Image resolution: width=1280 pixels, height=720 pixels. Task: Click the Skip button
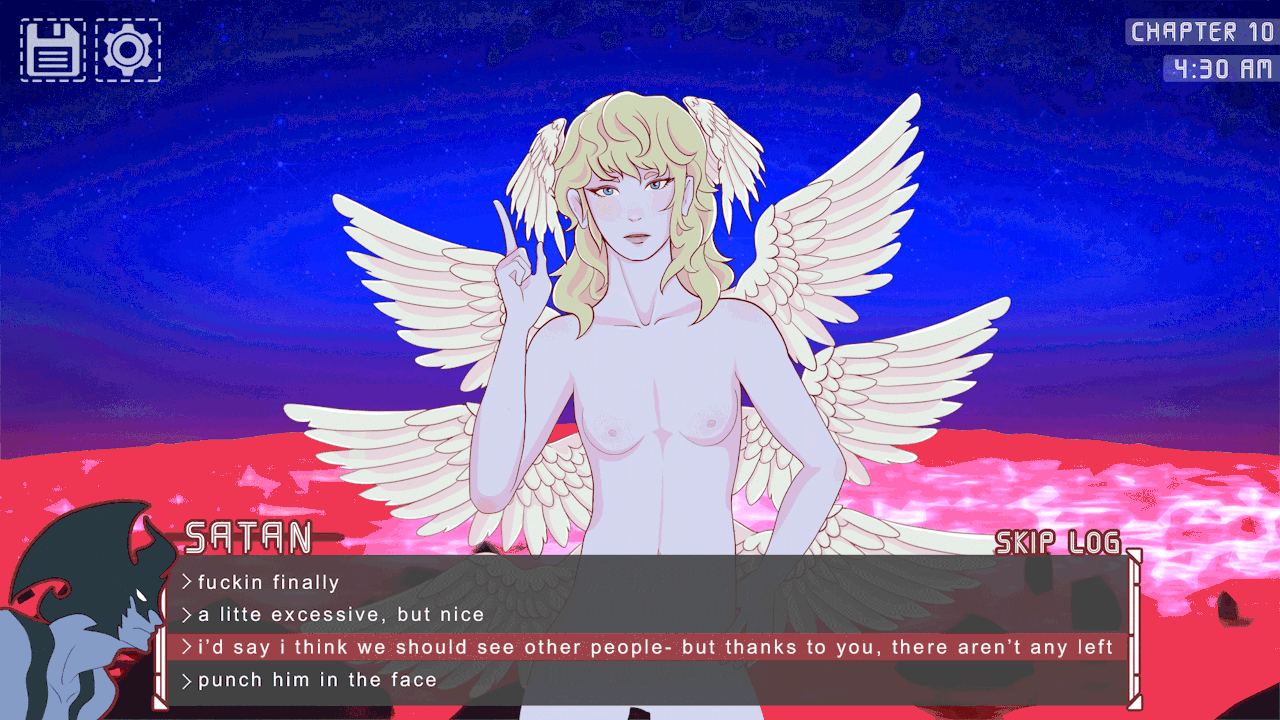1026,543
